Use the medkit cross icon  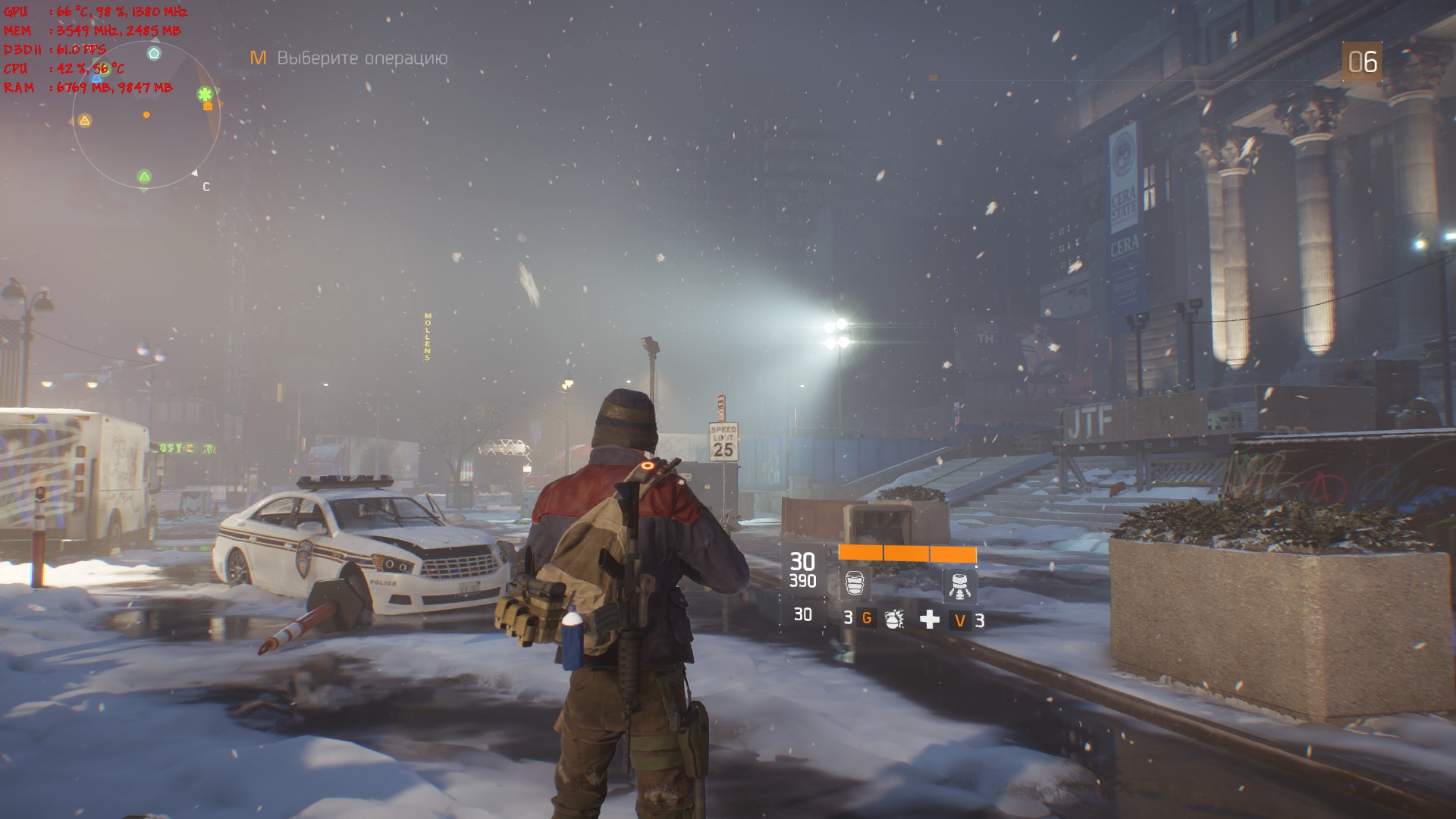930,620
